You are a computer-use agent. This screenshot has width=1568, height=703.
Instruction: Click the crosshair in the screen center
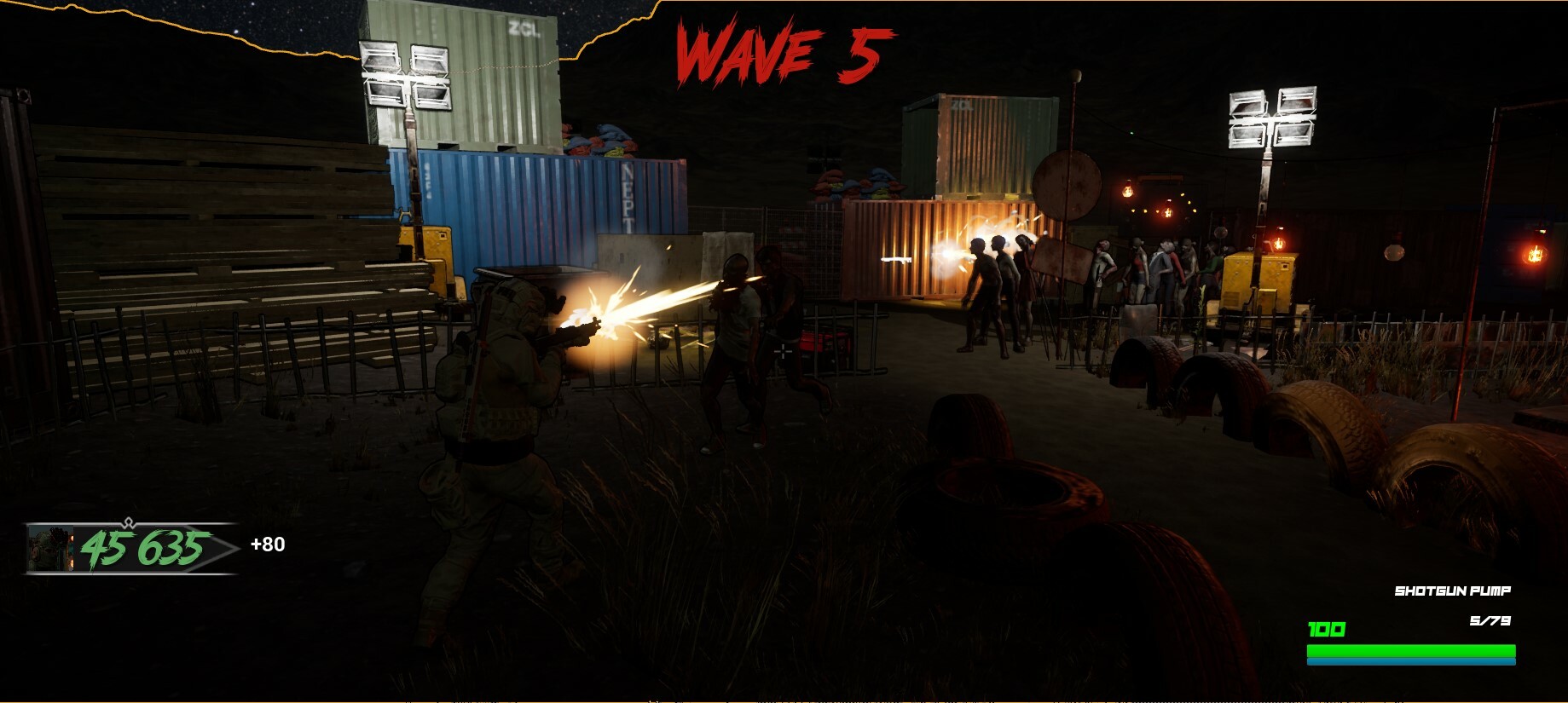point(782,349)
